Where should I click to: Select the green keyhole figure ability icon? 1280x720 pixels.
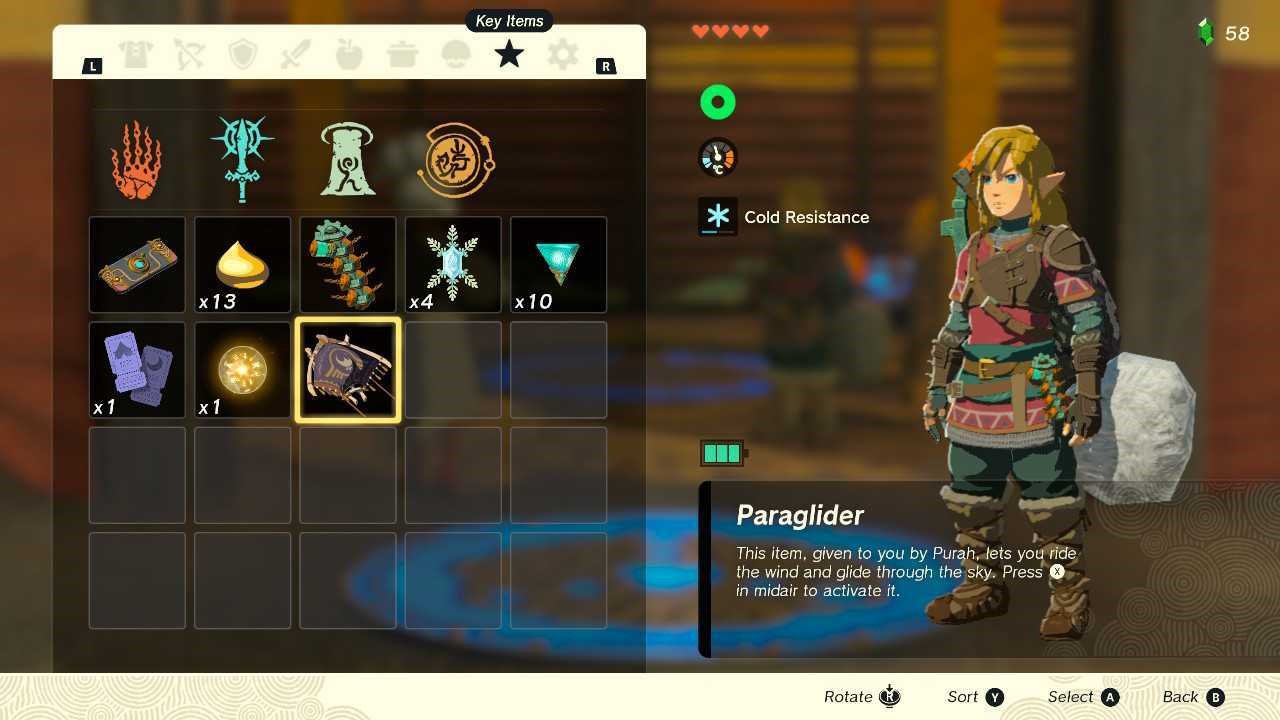pyautogui.click(x=347, y=160)
